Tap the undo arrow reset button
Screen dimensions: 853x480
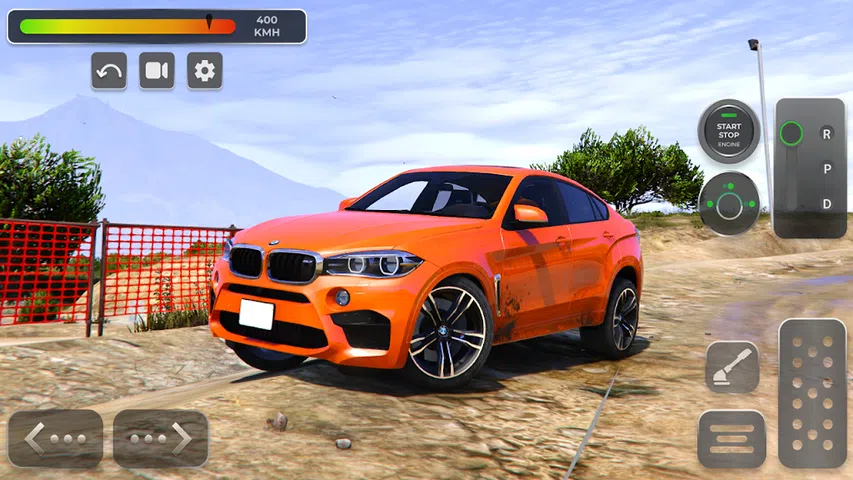[x=109, y=71]
